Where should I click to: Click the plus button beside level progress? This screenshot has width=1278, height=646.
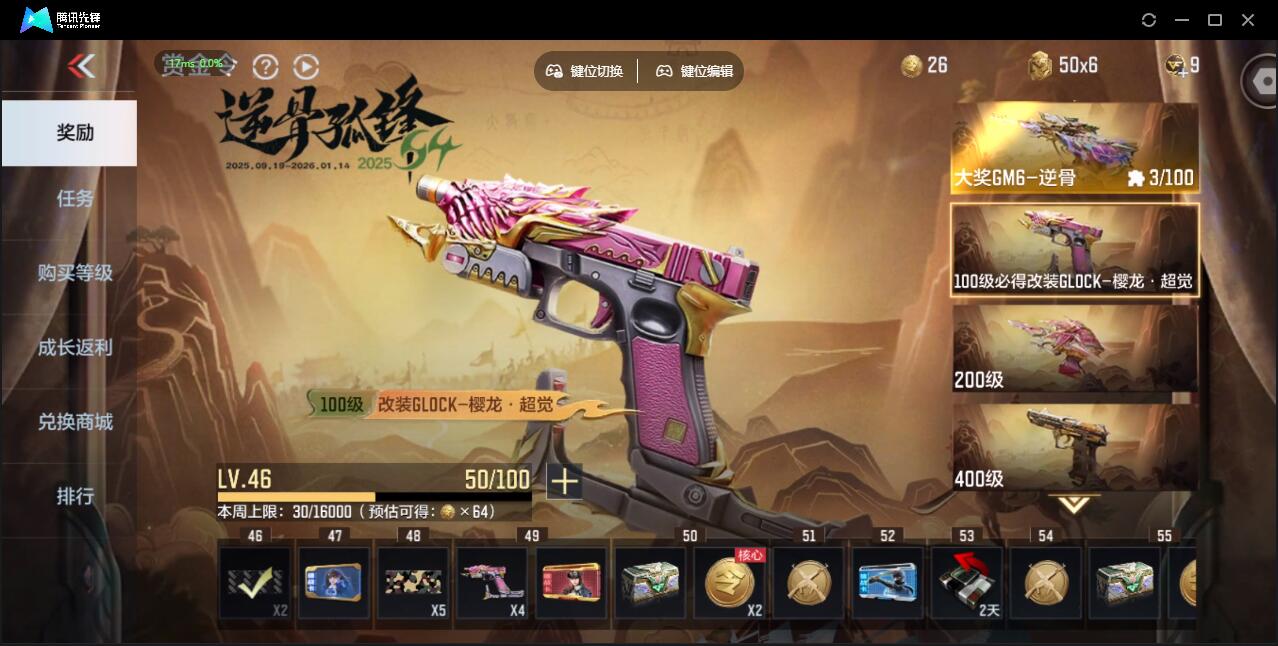[564, 482]
